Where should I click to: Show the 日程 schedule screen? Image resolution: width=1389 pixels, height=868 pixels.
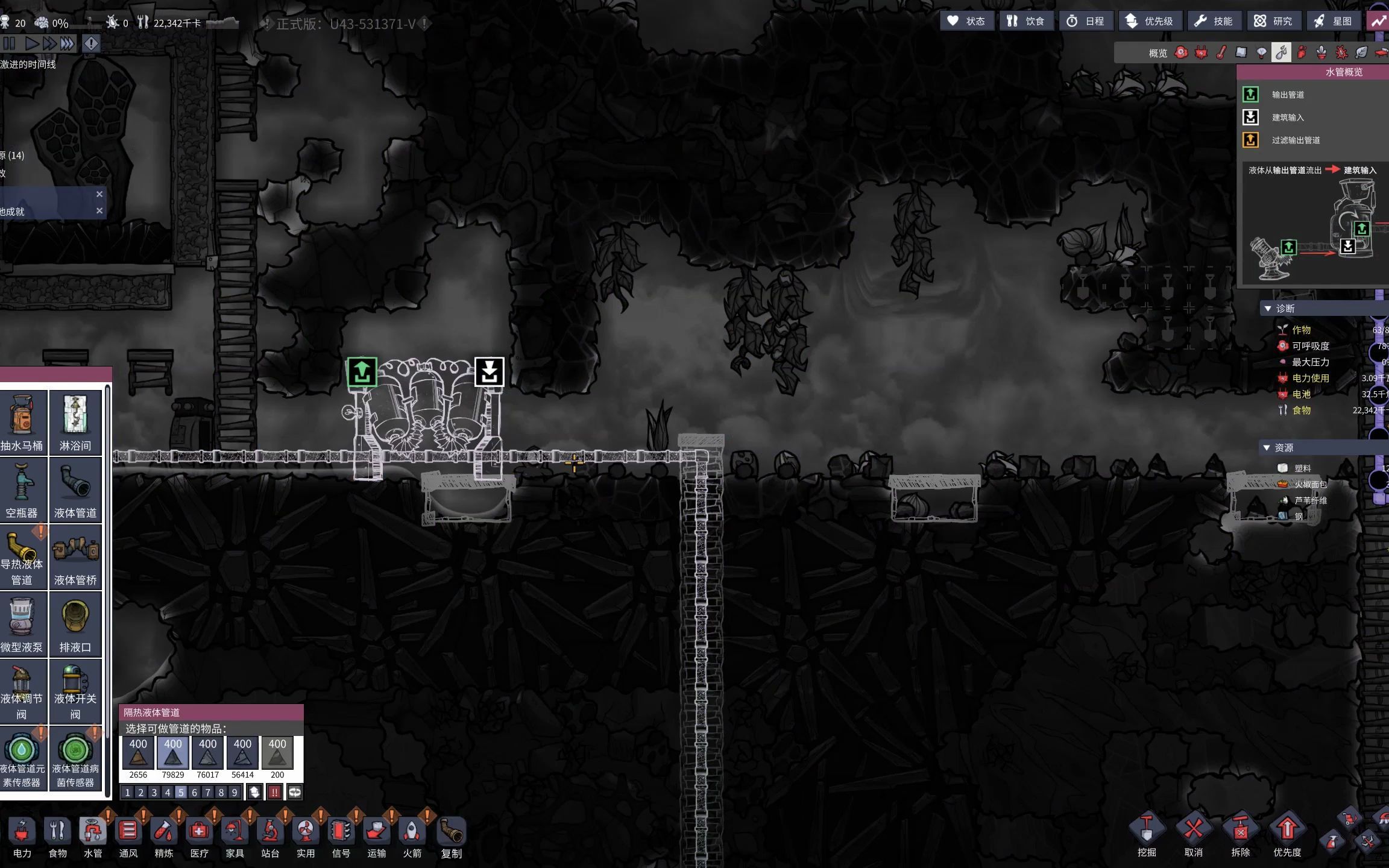pyautogui.click(x=1085, y=21)
